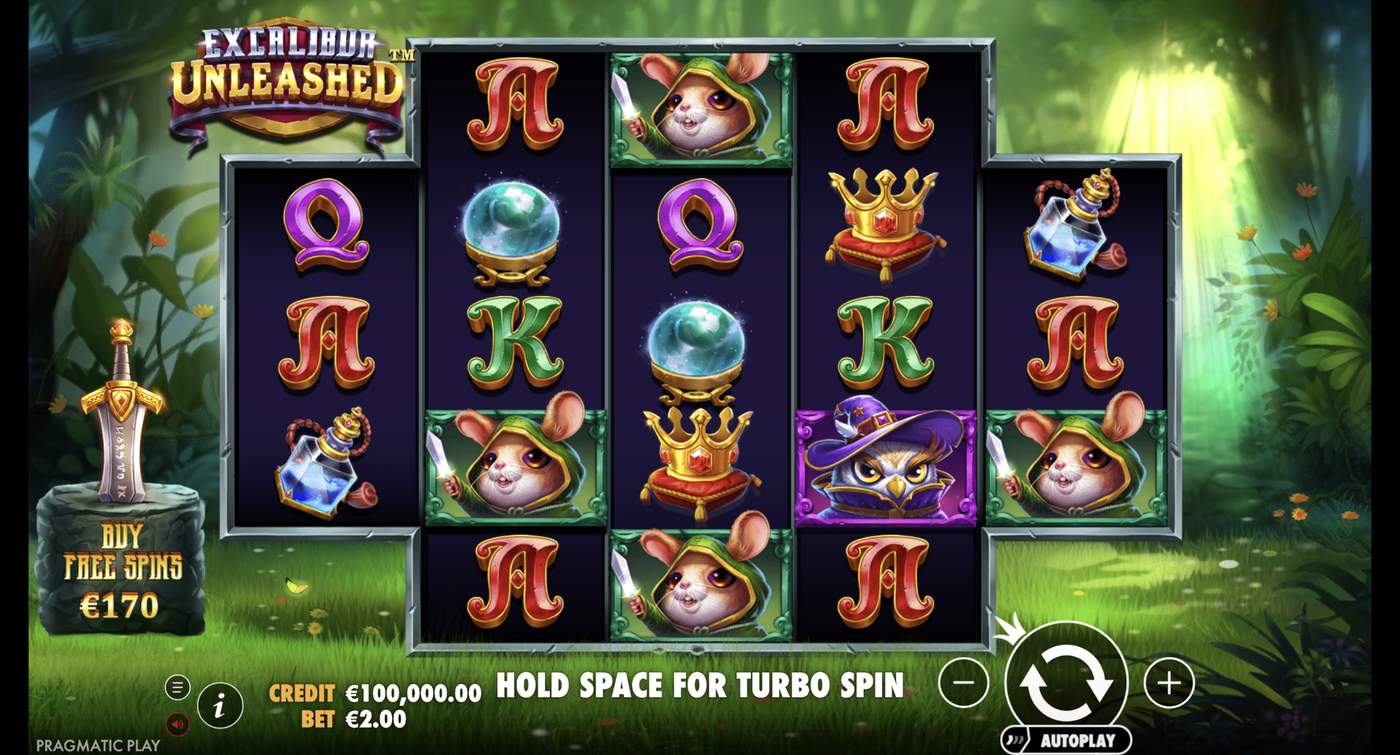Expand the hamburger menu options
The image size is (1400, 755).
point(178,687)
